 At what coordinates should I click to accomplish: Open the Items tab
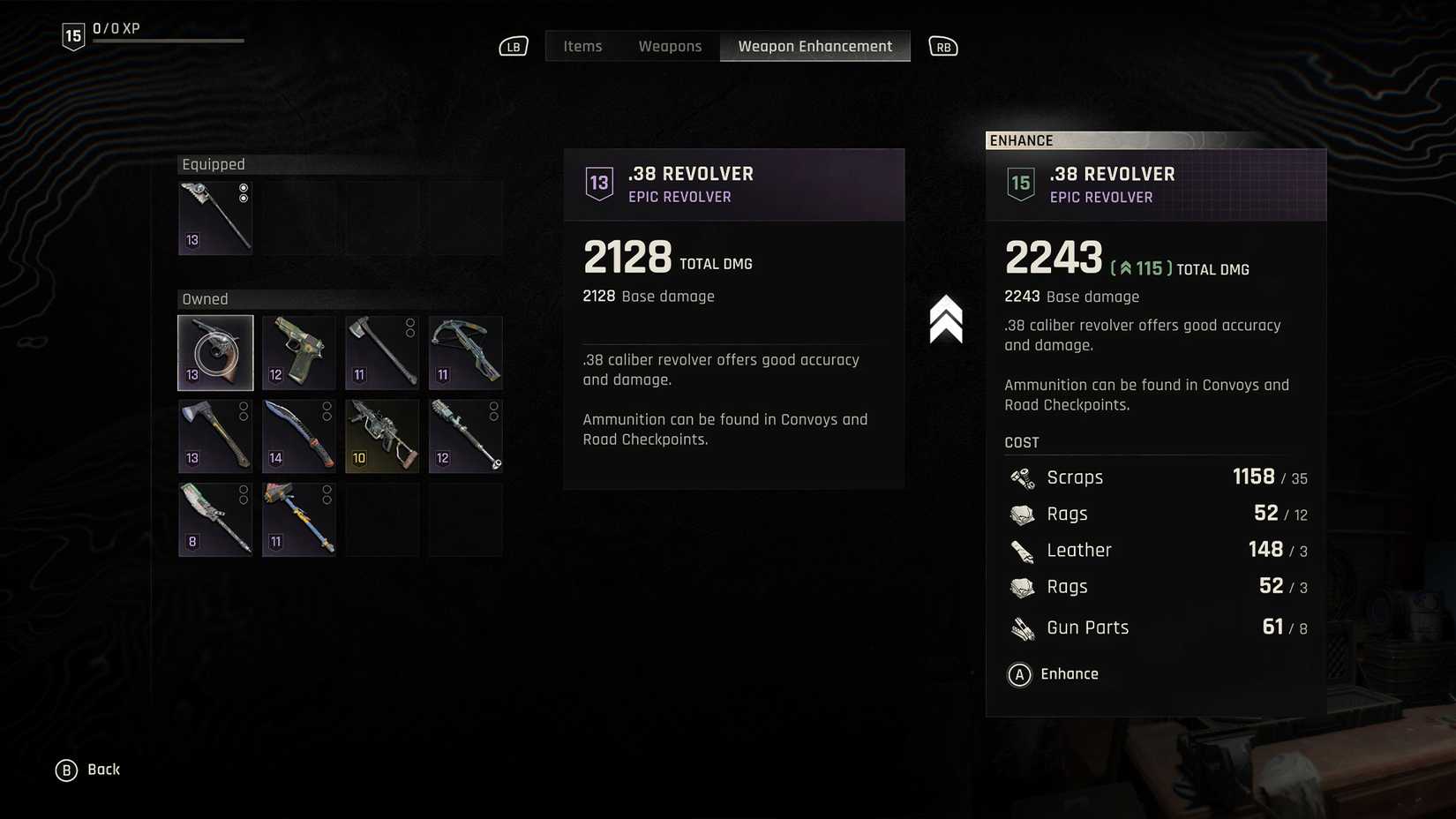coord(582,45)
